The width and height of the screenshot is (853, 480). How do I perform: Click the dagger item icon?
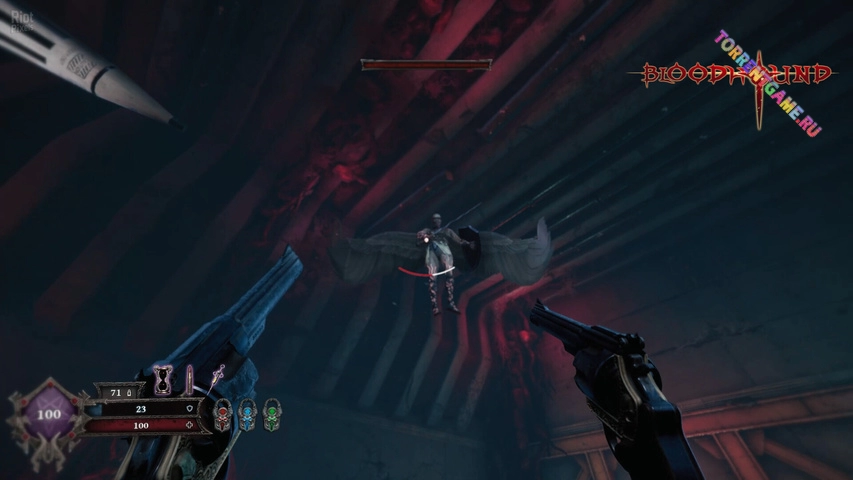click(217, 377)
